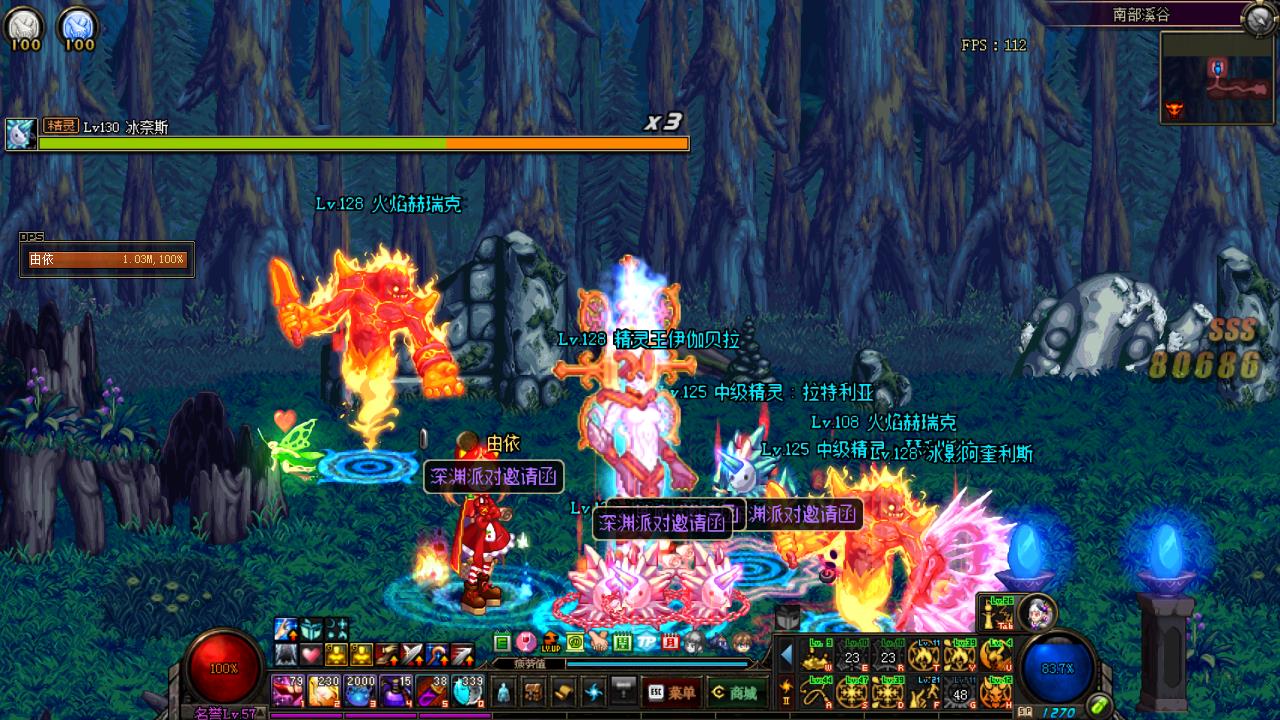Click the blue character silhouette icon
Screen dimensions: 1280x720
505,691
